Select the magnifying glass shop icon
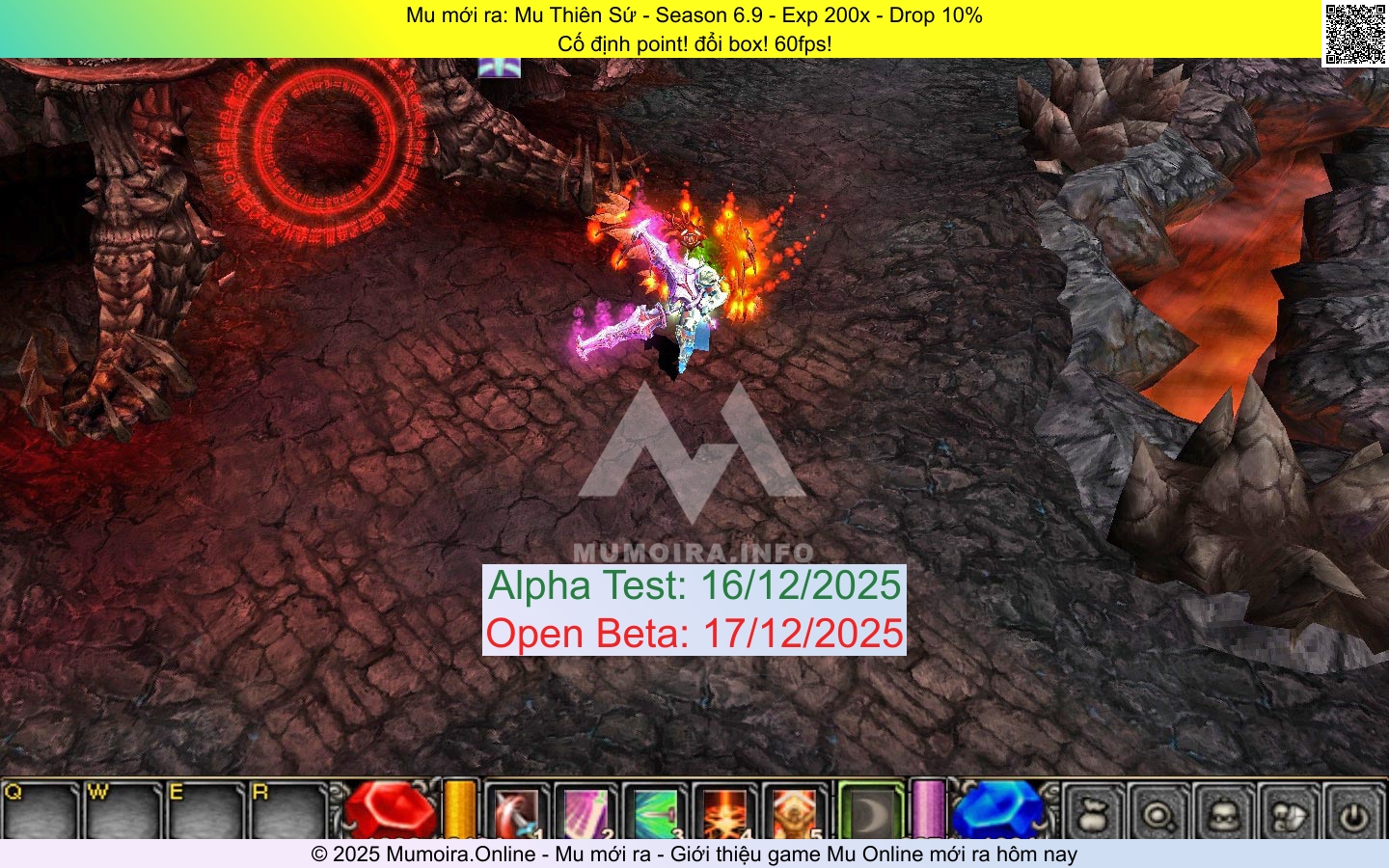Screen dimensions: 1389x868 tap(1160, 815)
